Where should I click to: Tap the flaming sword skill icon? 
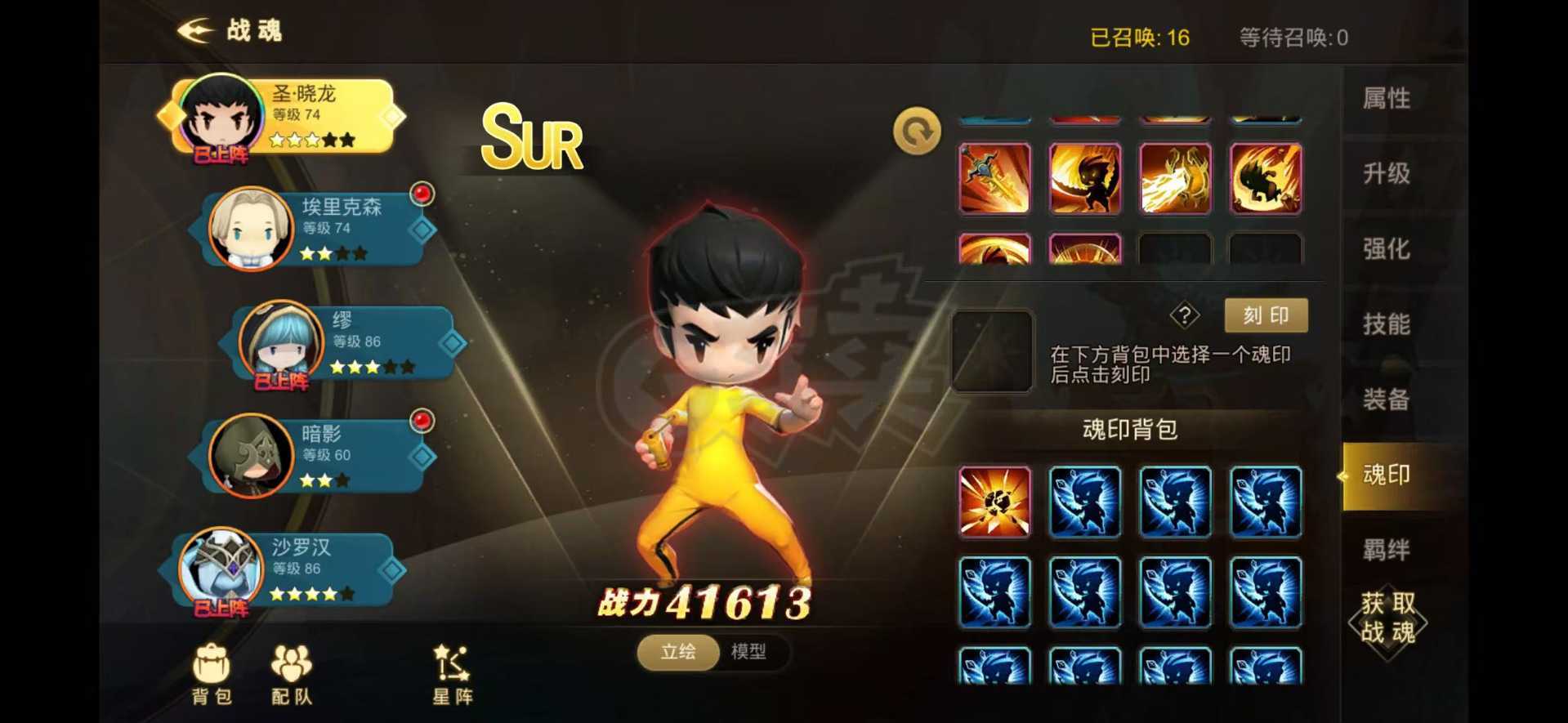click(x=994, y=178)
